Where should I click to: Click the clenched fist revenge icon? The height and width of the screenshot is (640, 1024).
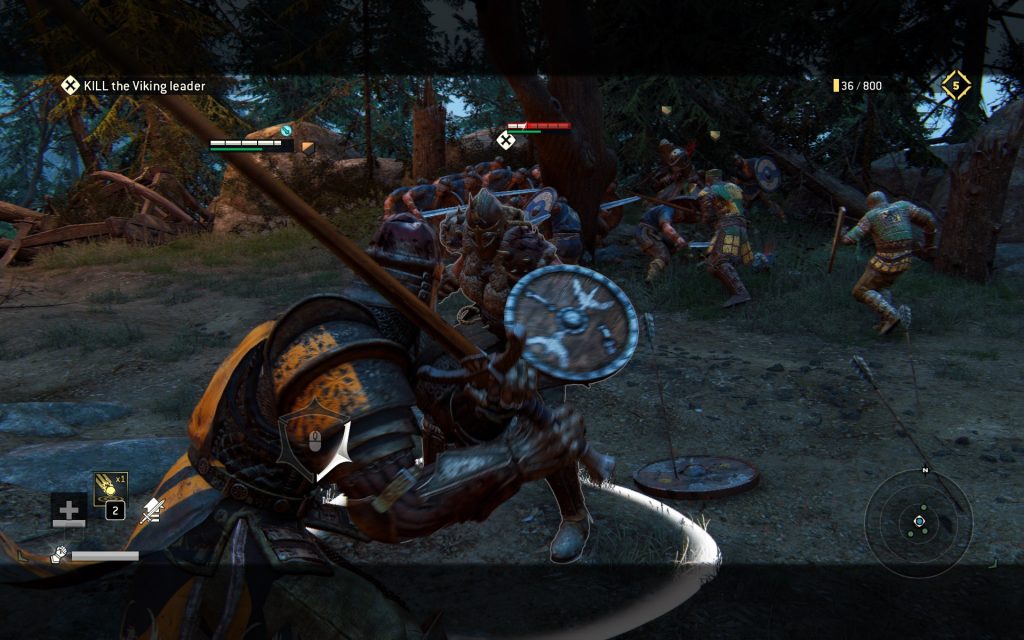59,554
